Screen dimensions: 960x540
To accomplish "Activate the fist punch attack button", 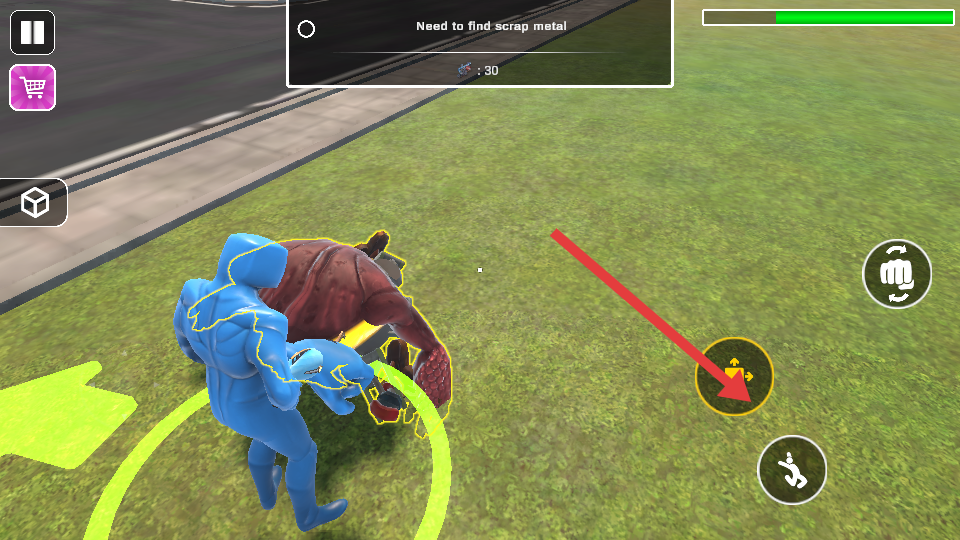I will point(897,274).
